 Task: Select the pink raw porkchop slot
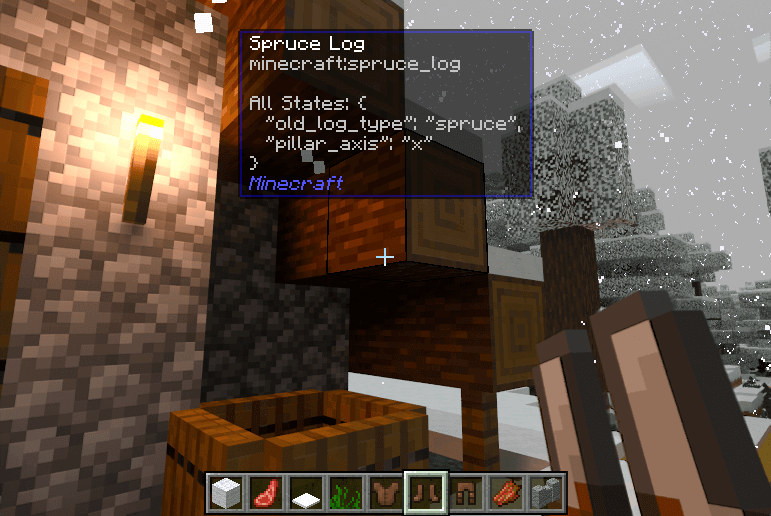tap(266, 492)
